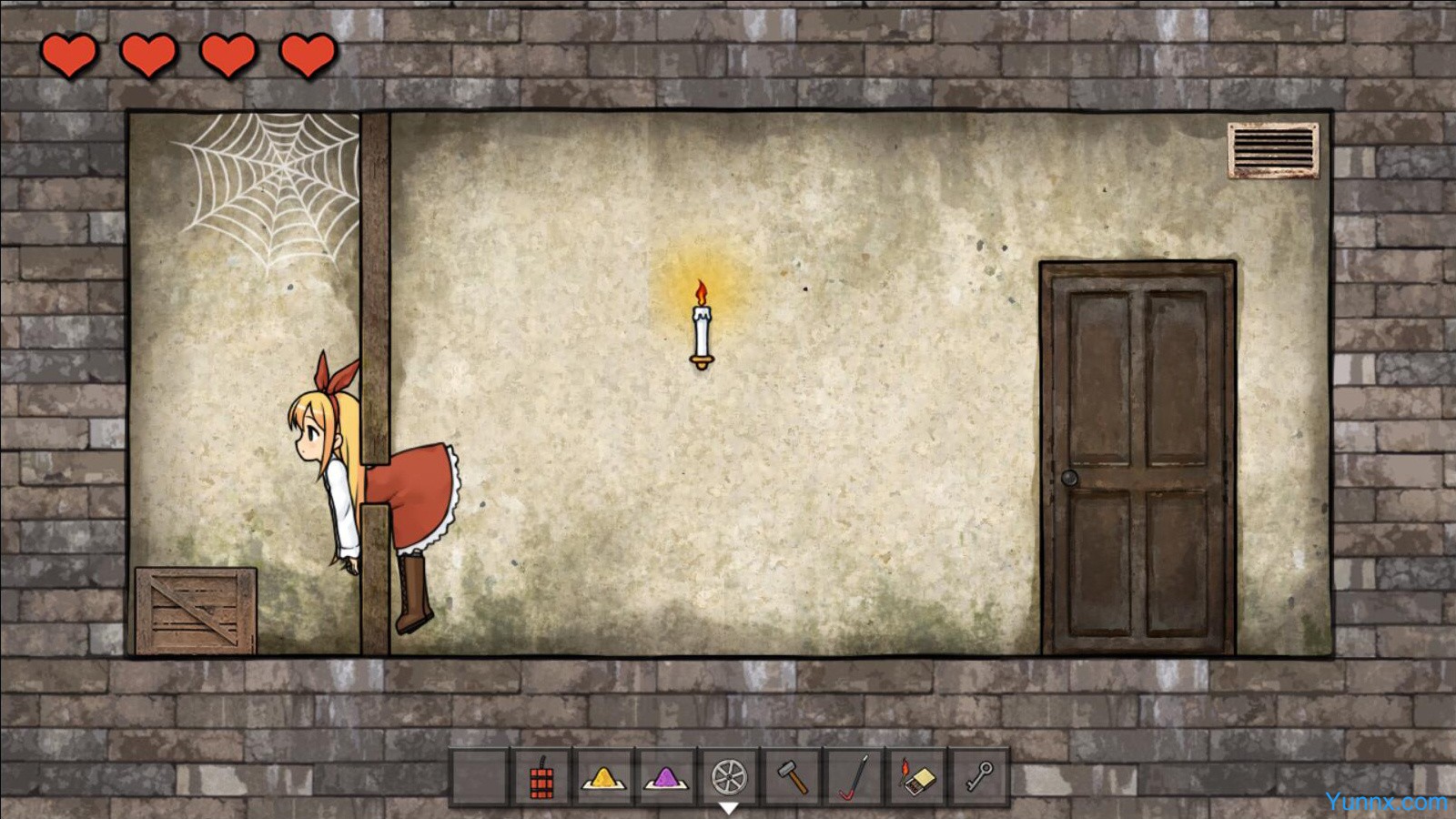Choose the yellow powder pile slot

tap(603, 778)
